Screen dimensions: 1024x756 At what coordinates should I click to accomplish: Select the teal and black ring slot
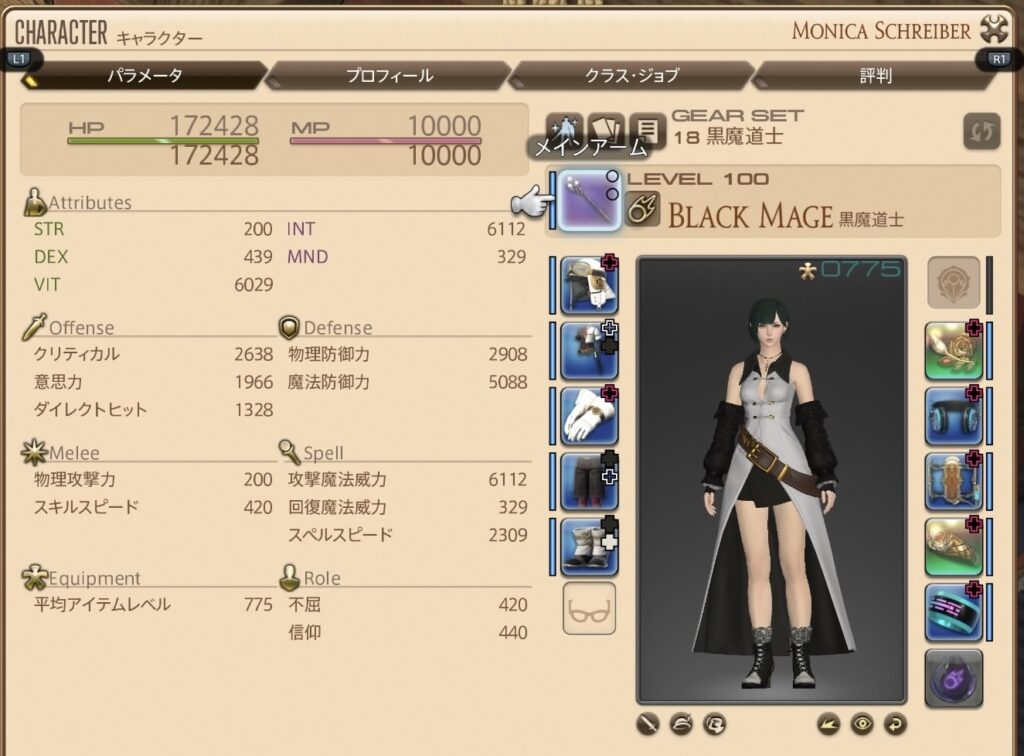pyautogui.click(x=953, y=611)
